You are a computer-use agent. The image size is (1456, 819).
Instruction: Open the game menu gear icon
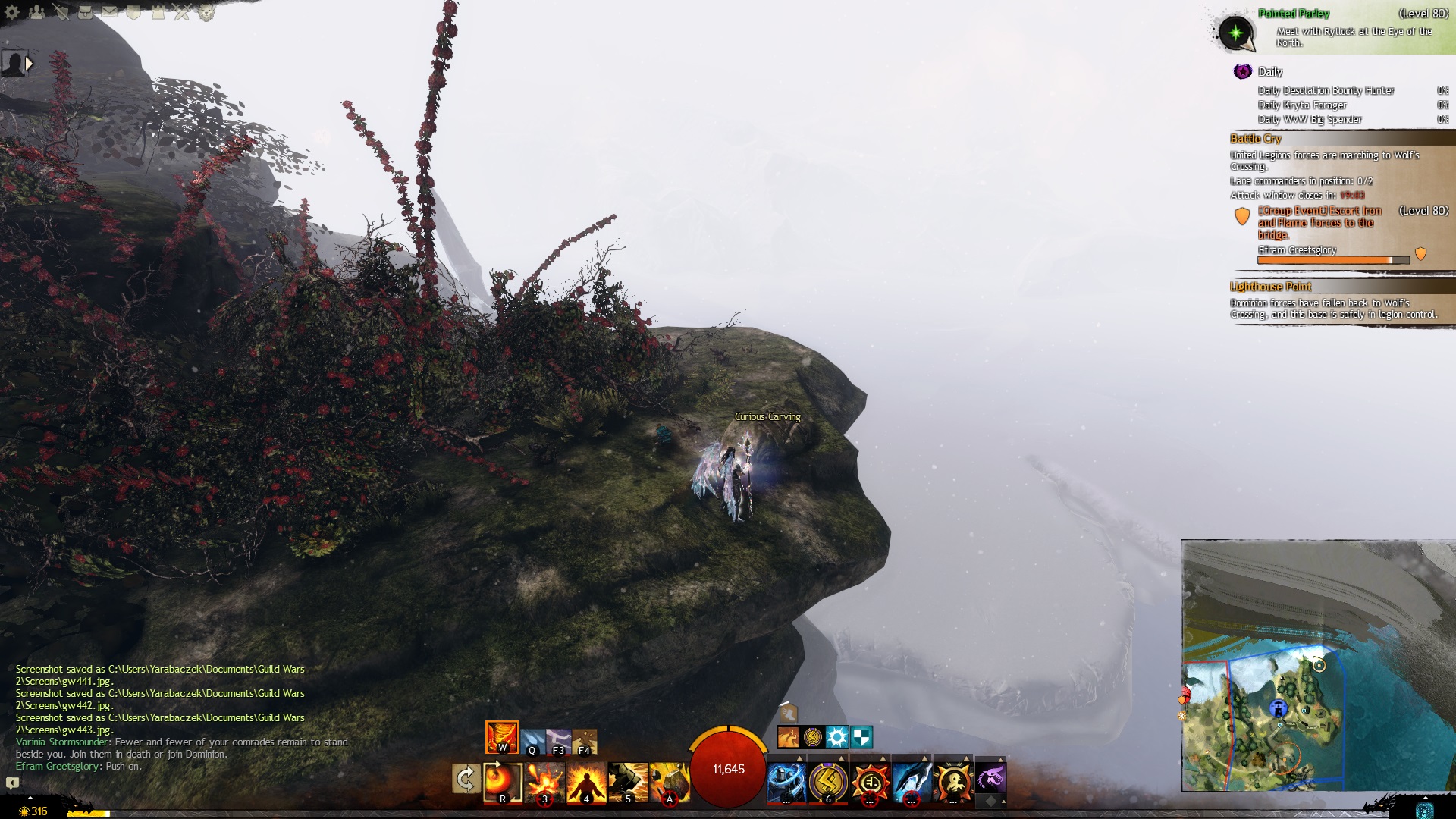[12, 11]
